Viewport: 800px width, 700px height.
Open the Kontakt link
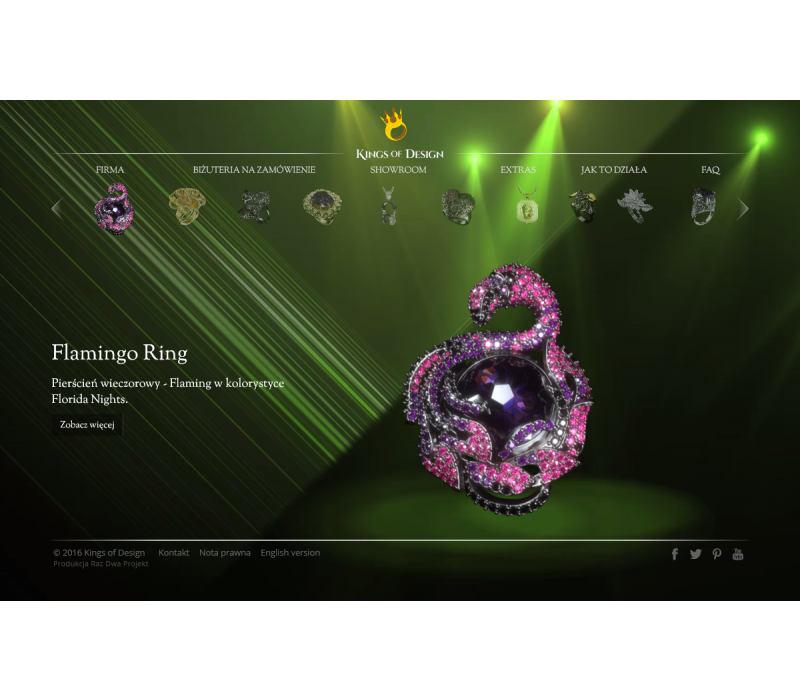click(173, 553)
